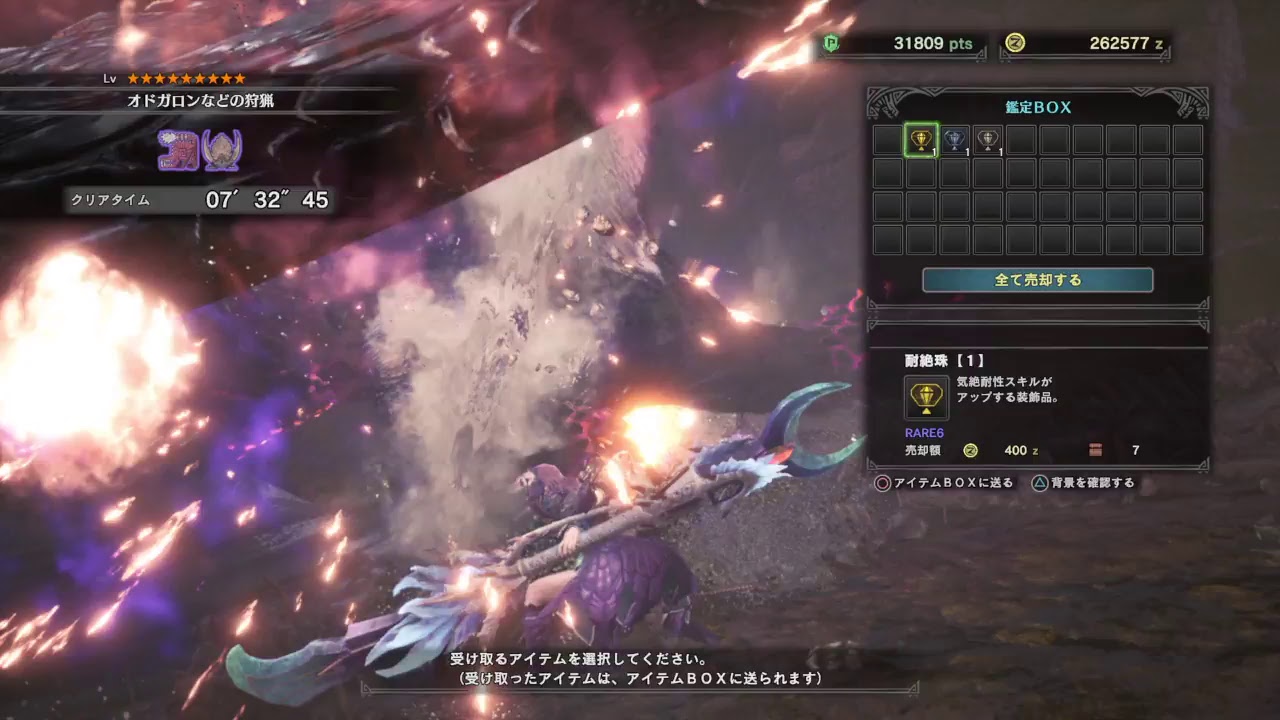
Task: Click the 鑑定BOX panel title
Action: click(1040, 107)
